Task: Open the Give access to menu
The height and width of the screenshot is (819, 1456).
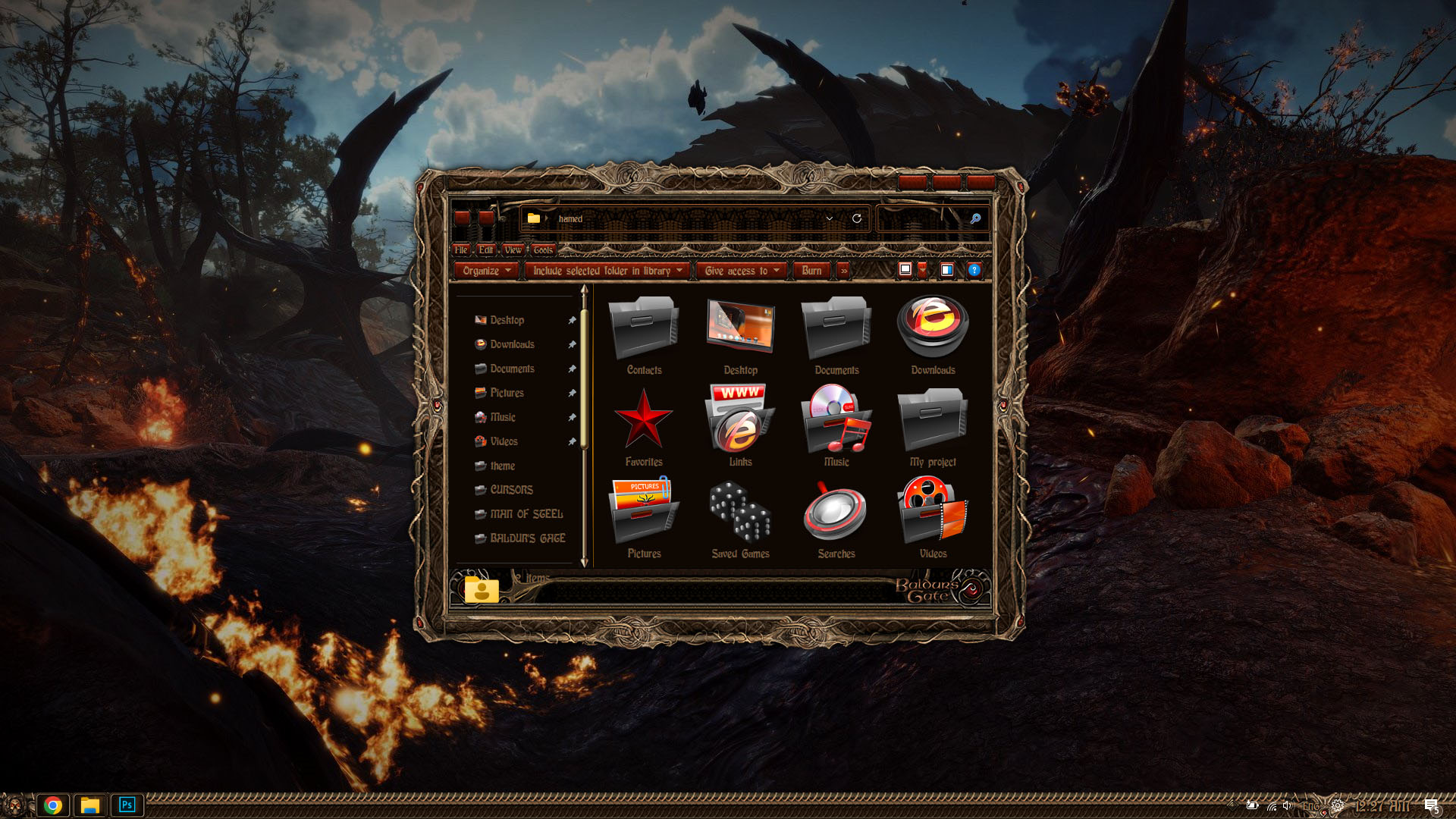Action: pyautogui.click(x=741, y=271)
